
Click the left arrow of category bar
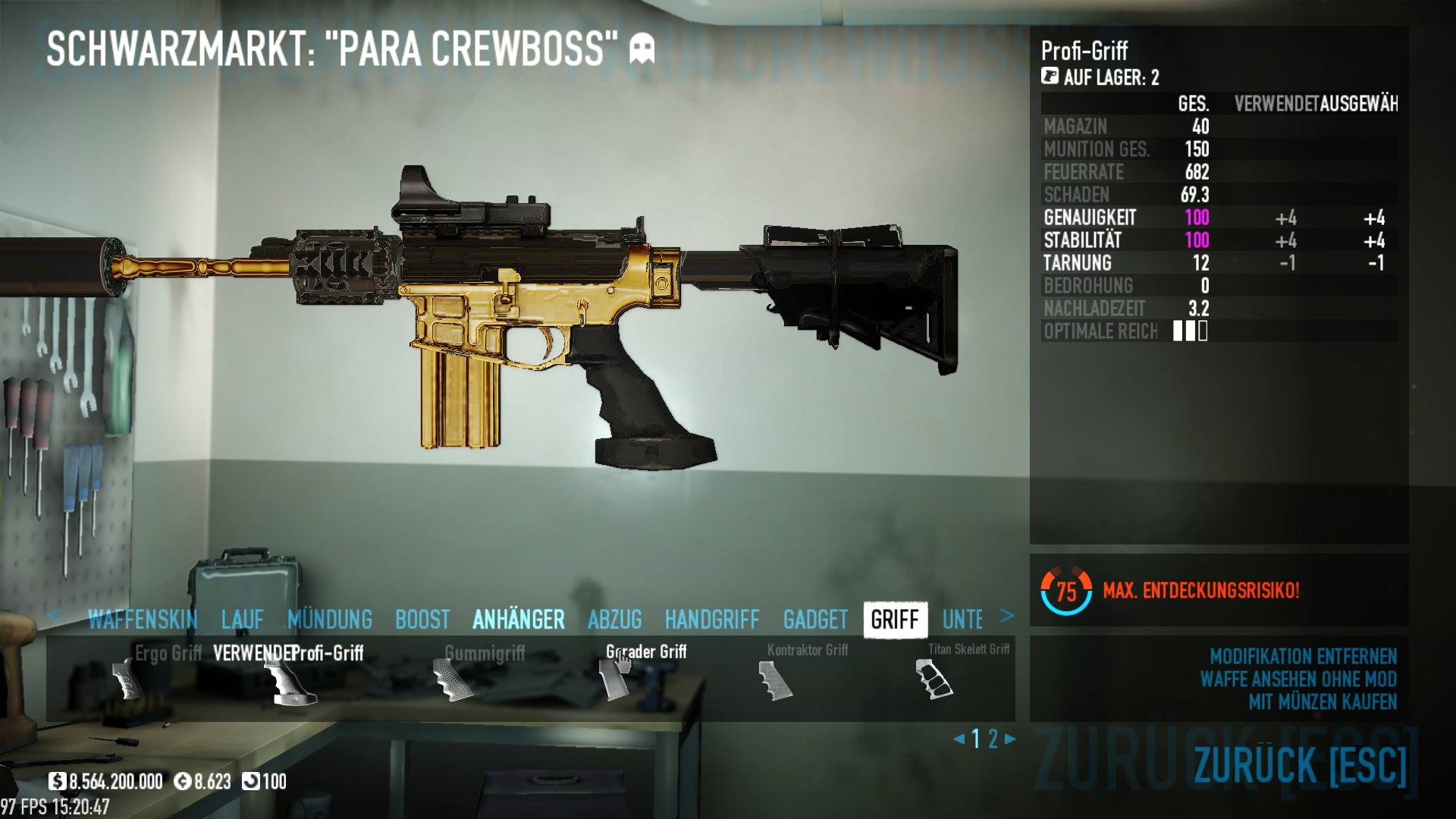pos(53,616)
